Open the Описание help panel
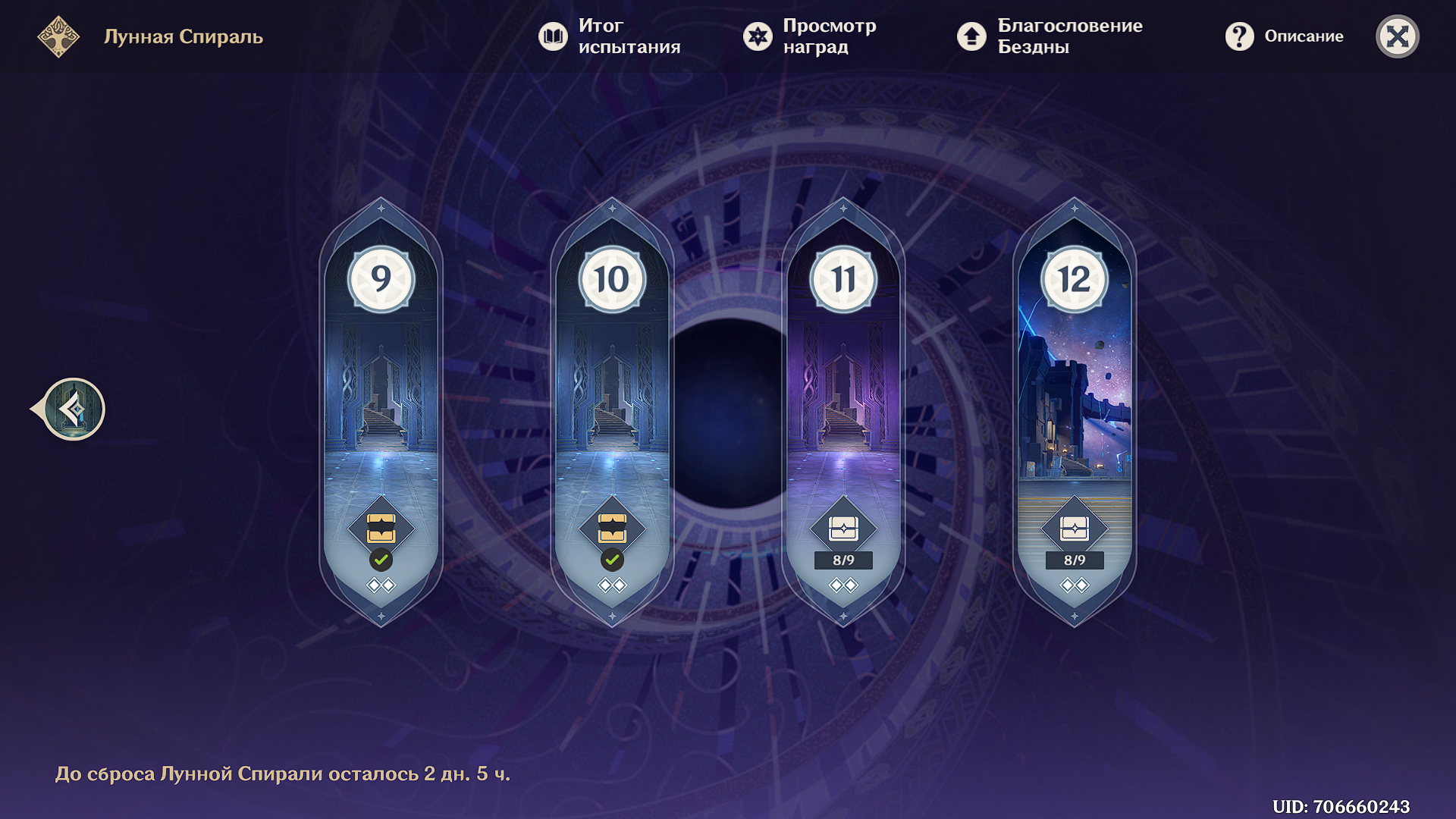 click(x=1284, y=36)
